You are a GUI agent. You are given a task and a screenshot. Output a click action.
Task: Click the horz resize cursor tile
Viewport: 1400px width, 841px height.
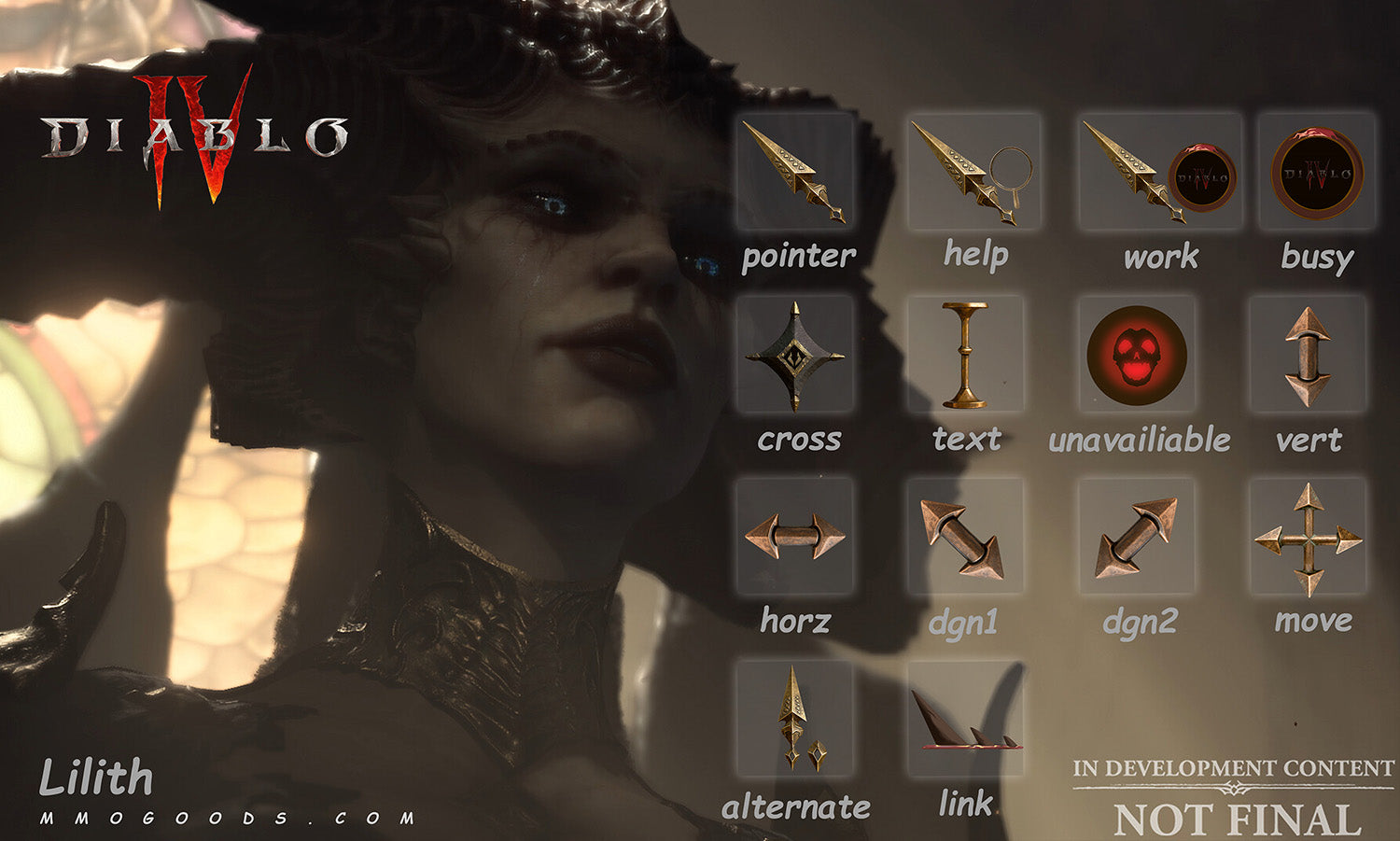click(x=795, y=536)
